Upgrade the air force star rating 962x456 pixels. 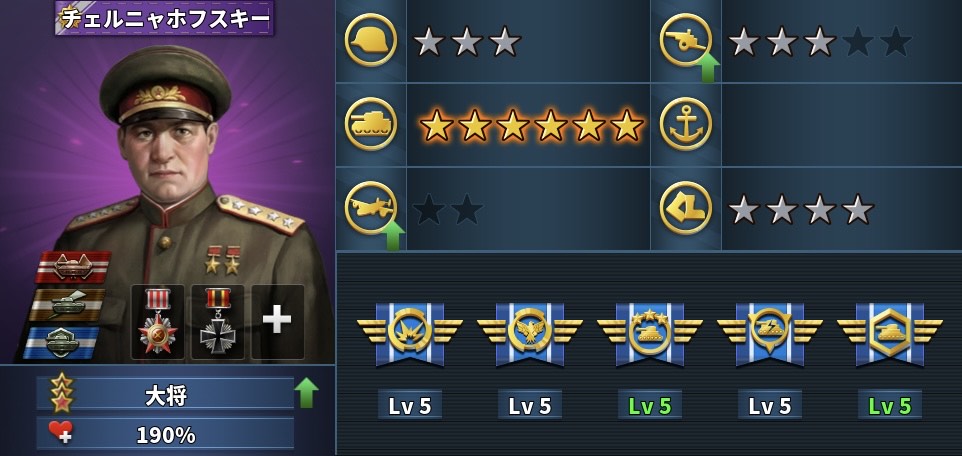(393, 235)
